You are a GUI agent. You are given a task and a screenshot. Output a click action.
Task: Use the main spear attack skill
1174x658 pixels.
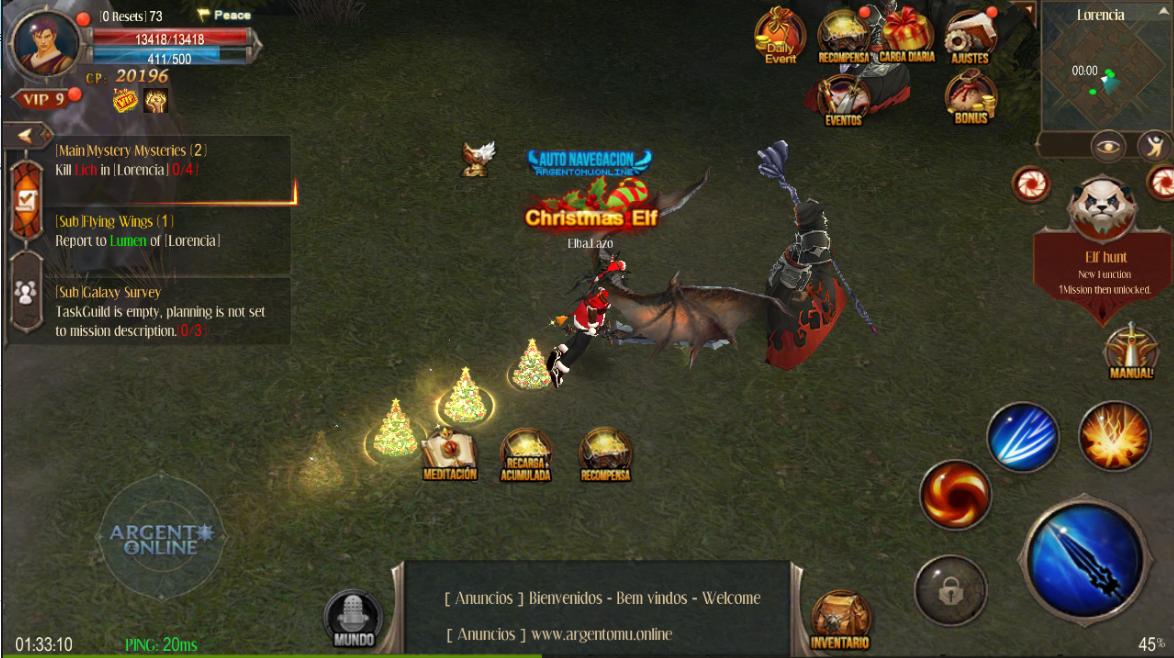pyautogui.click(x=1085, y=560)
